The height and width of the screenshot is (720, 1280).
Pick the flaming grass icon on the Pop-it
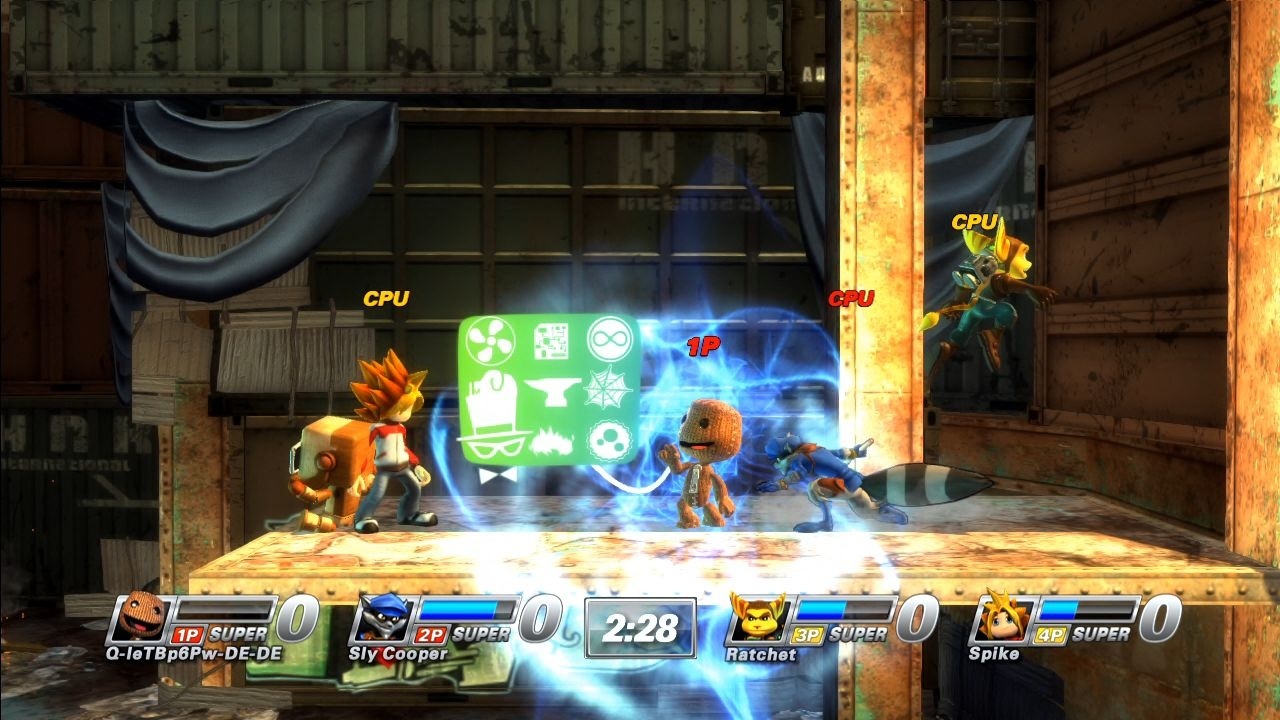click(553, 440)
